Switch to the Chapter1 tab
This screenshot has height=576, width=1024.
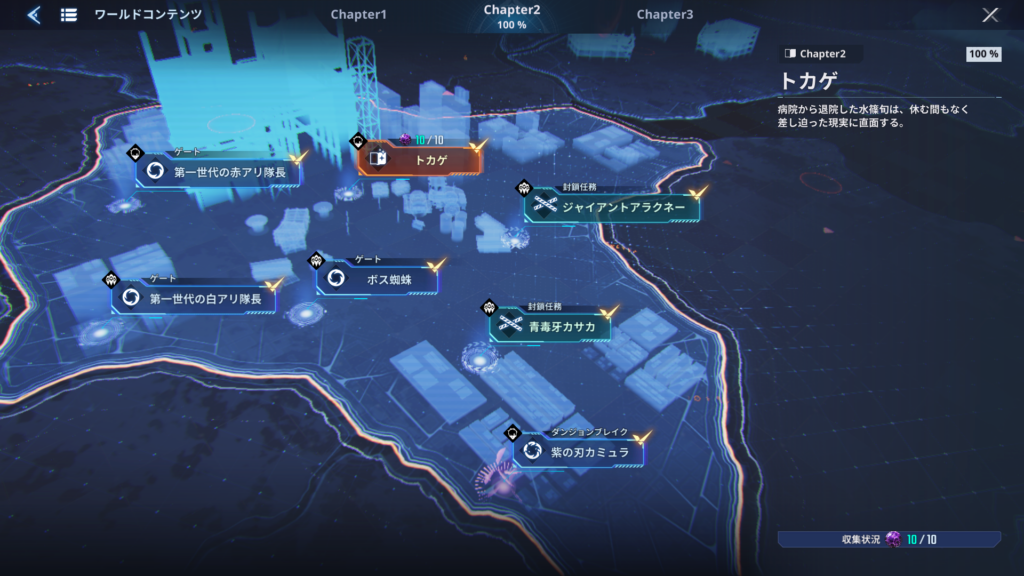pyautogui.click(x=358, y=15)
